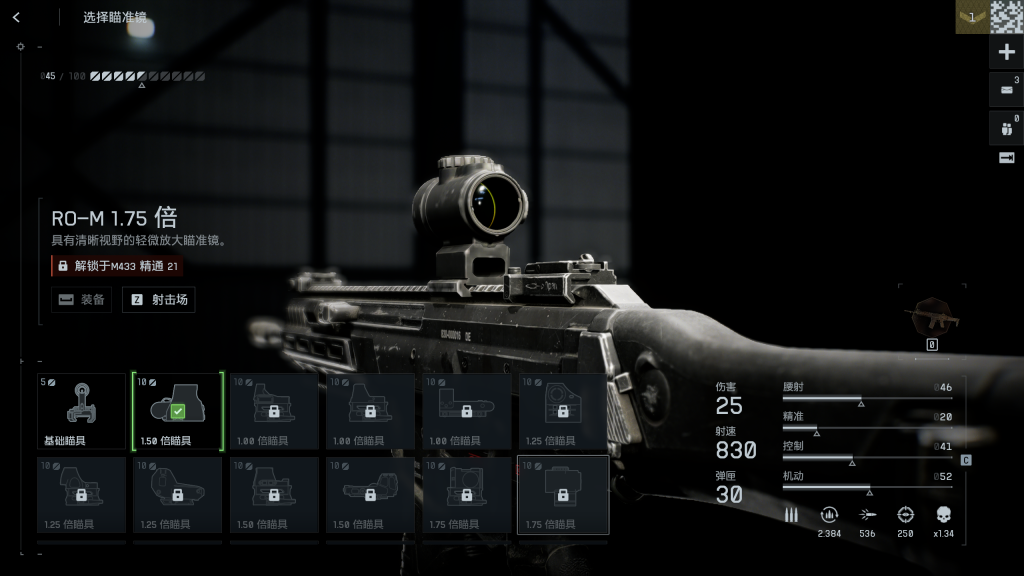Select the 基础瞄具 iron sight tile
Viewport: 1024px width, 576px height.
tap(81, 411)
